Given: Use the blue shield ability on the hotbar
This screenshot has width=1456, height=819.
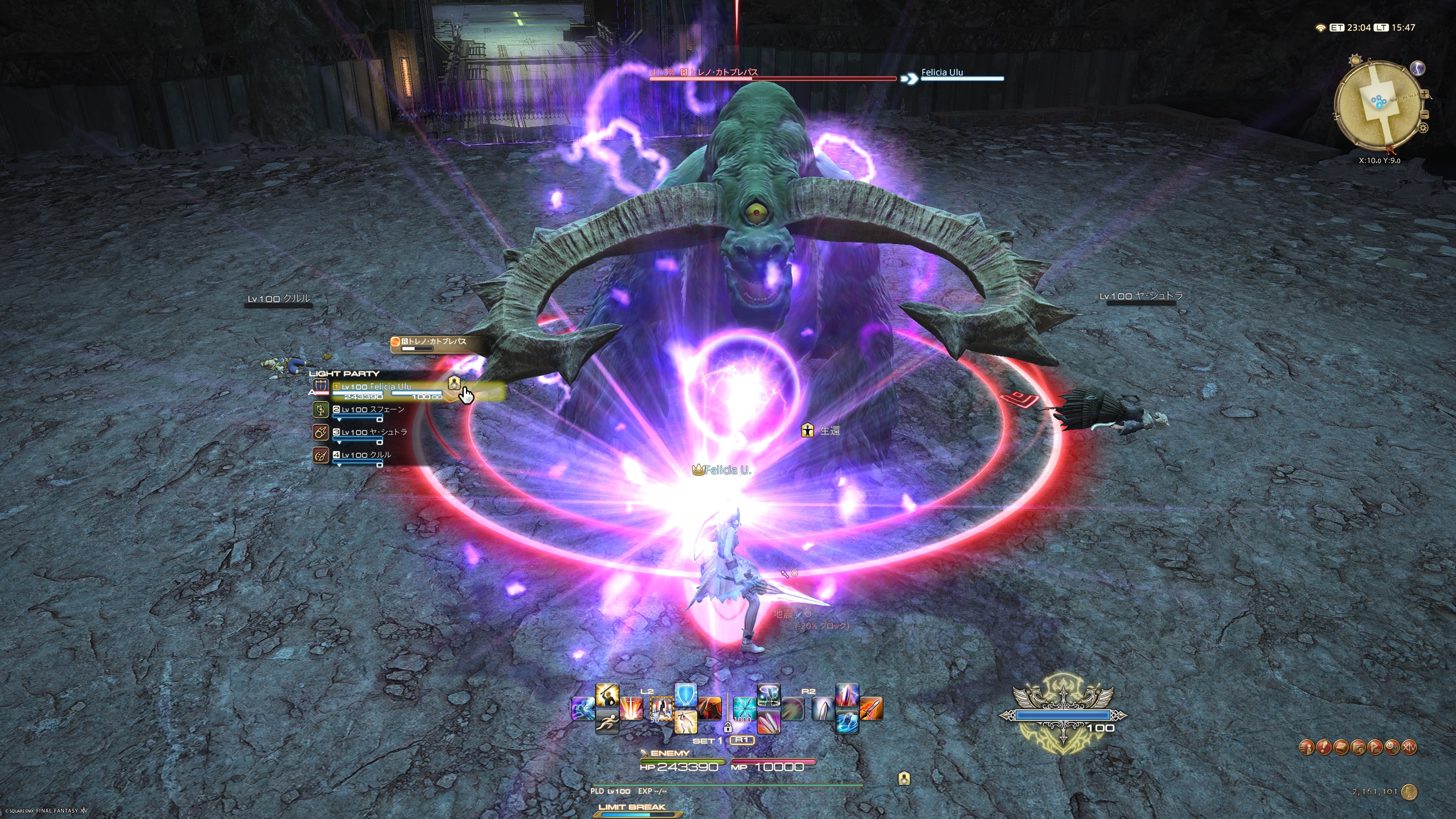Looking at the screenshot, I should tap(686, 695).
